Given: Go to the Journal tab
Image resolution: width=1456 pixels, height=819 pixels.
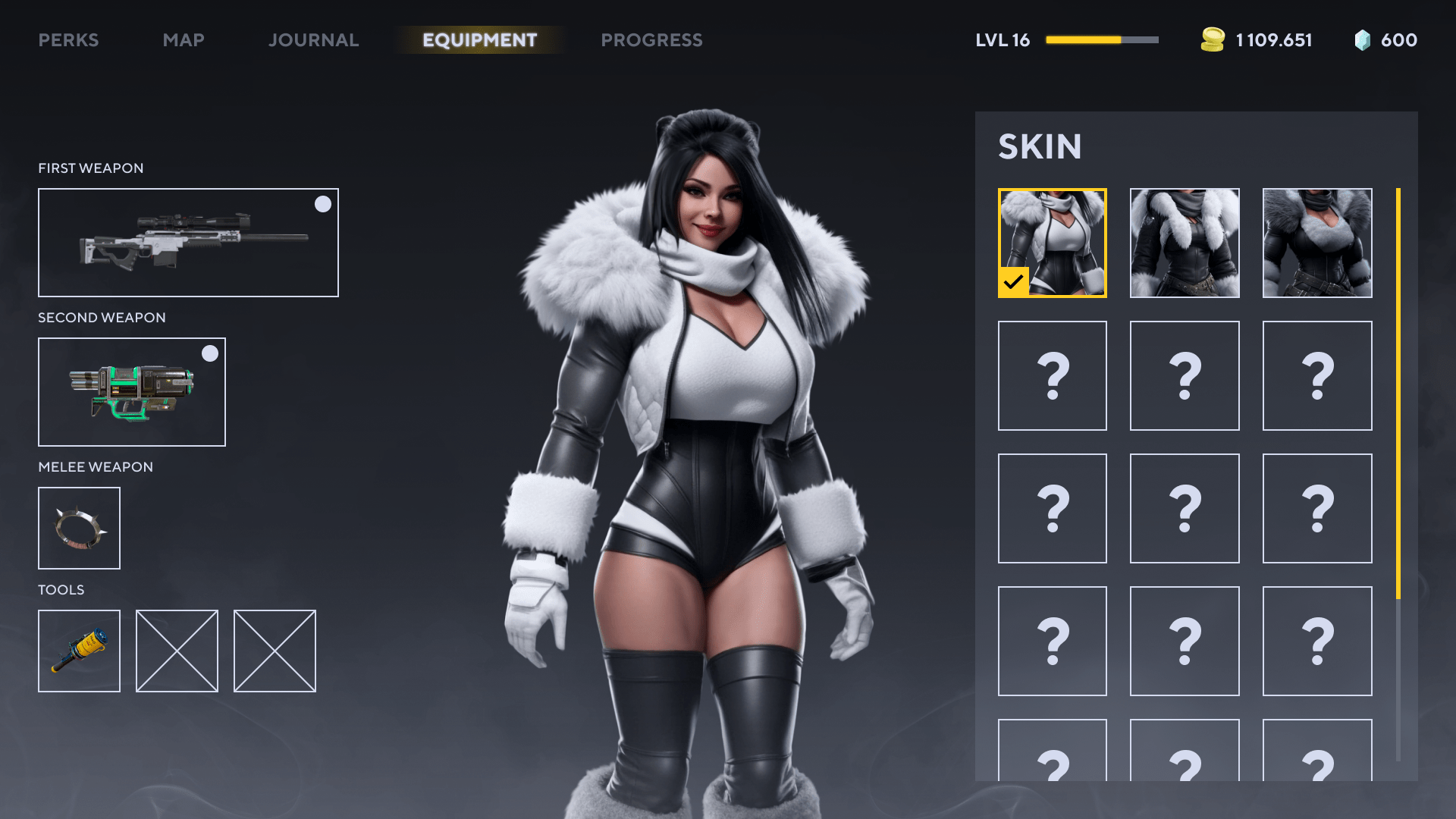Looking at the screenshot, I should pyautogui.click(x=313, y=40).
